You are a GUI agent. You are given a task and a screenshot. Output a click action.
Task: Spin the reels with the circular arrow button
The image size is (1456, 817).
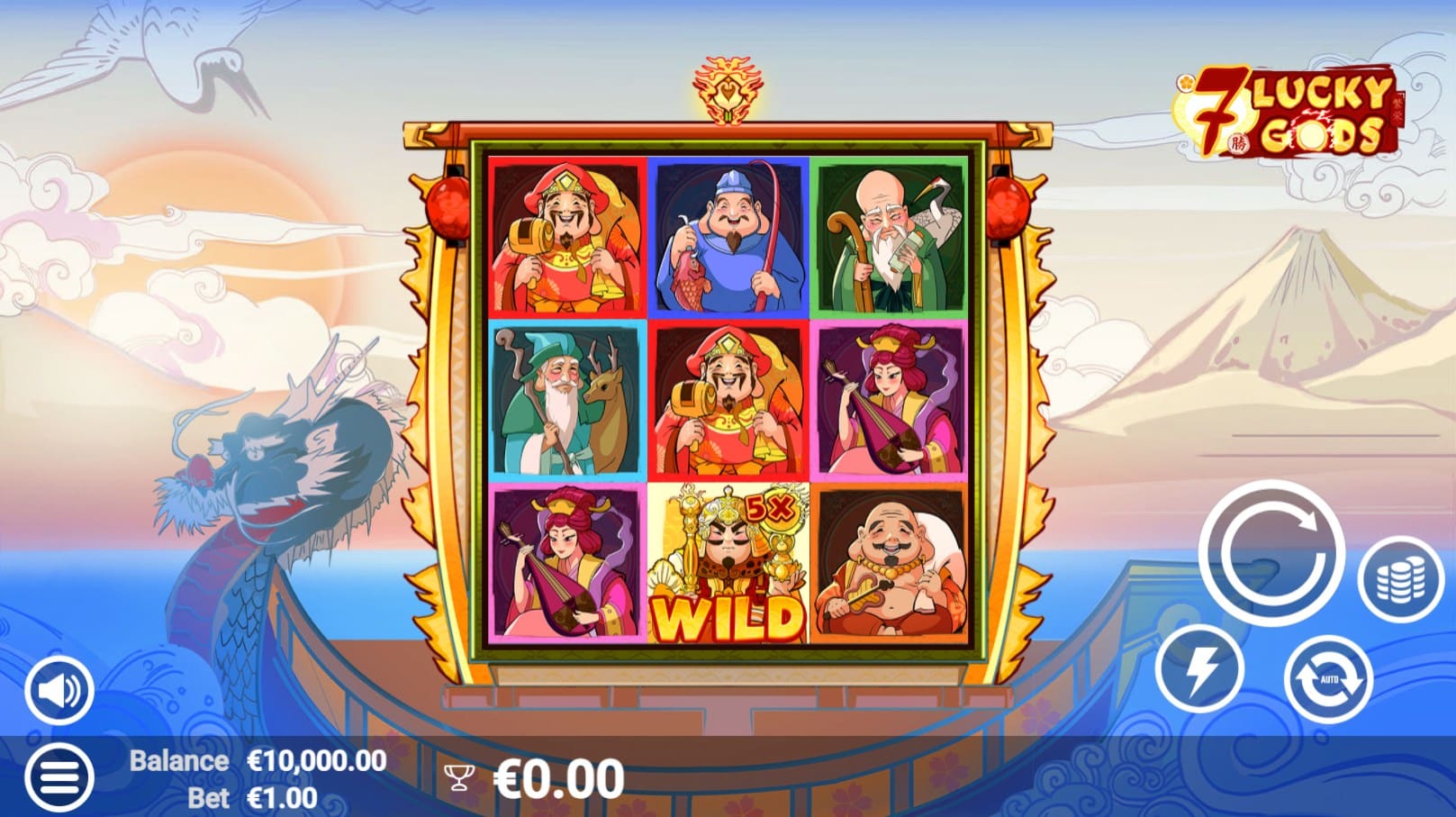1271,553
